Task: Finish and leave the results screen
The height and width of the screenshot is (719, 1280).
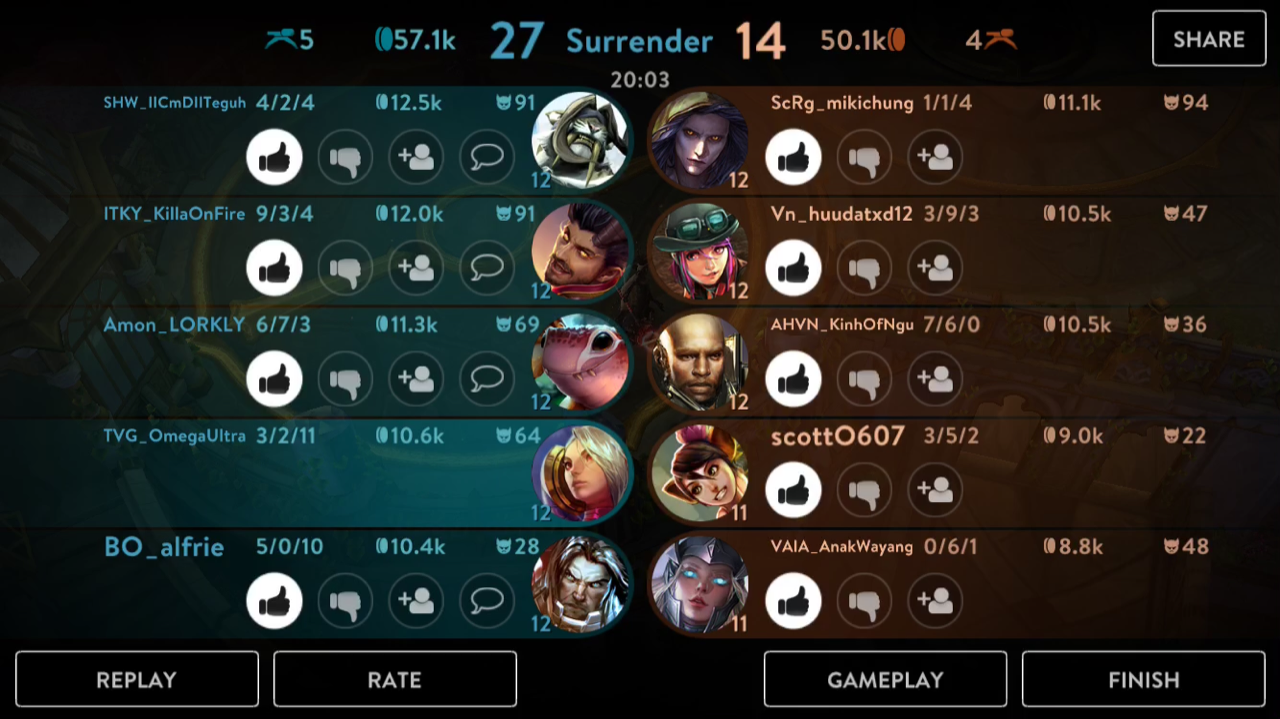Action: coord(1143,680)
